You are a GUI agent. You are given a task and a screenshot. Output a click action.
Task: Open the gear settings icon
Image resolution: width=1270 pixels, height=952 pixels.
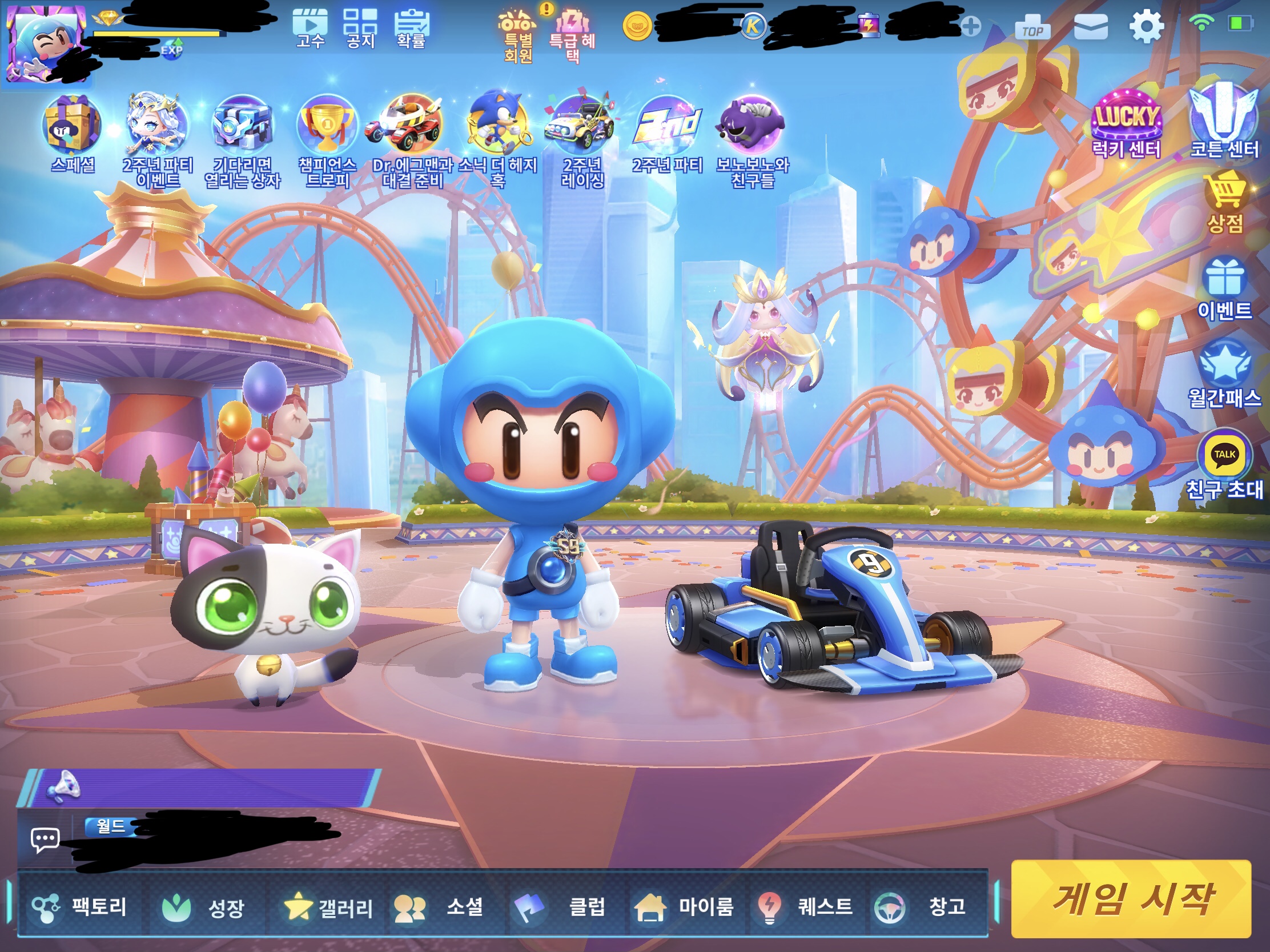[1146, 26]
